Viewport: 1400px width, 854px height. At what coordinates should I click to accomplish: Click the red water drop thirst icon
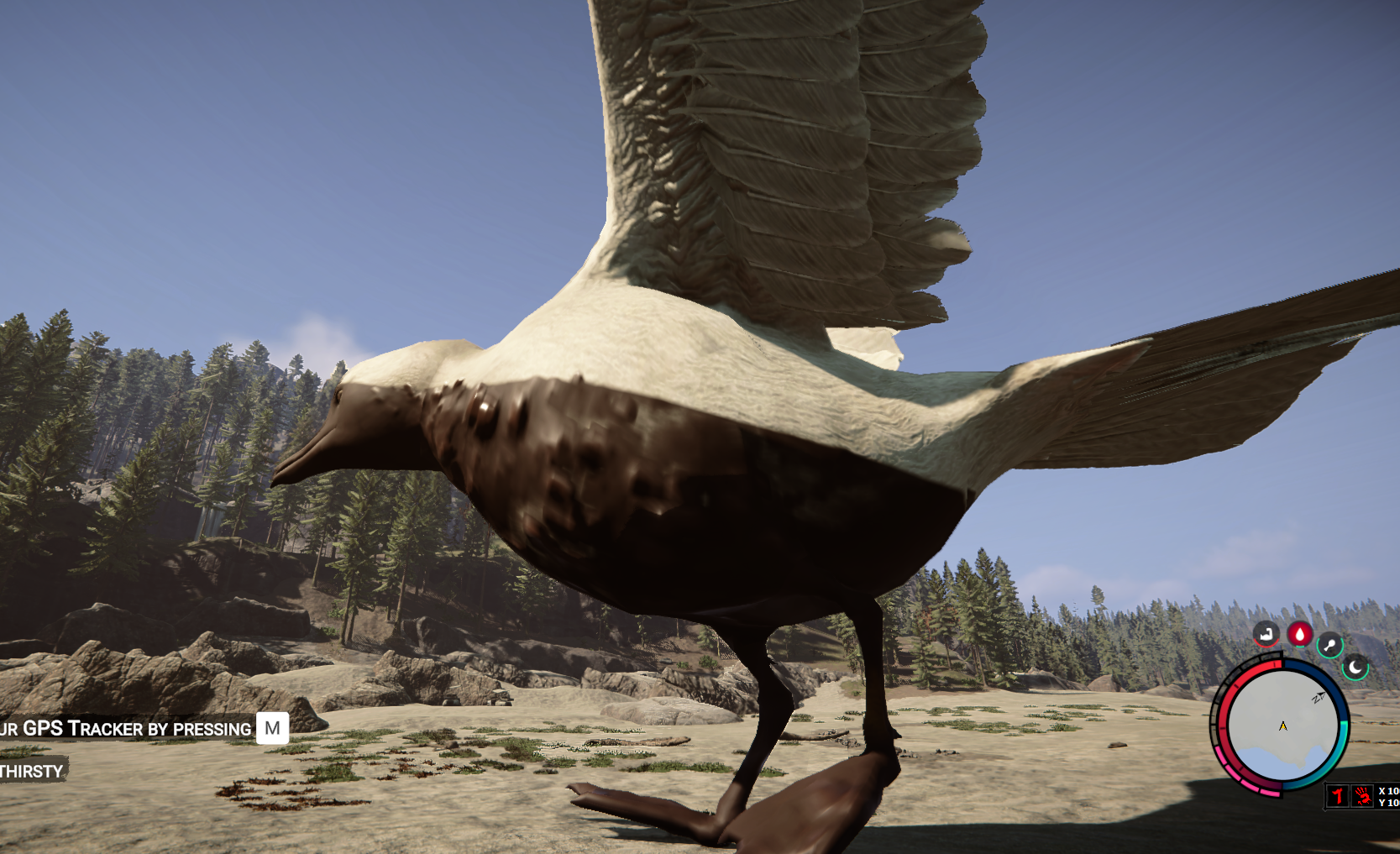1299,634
